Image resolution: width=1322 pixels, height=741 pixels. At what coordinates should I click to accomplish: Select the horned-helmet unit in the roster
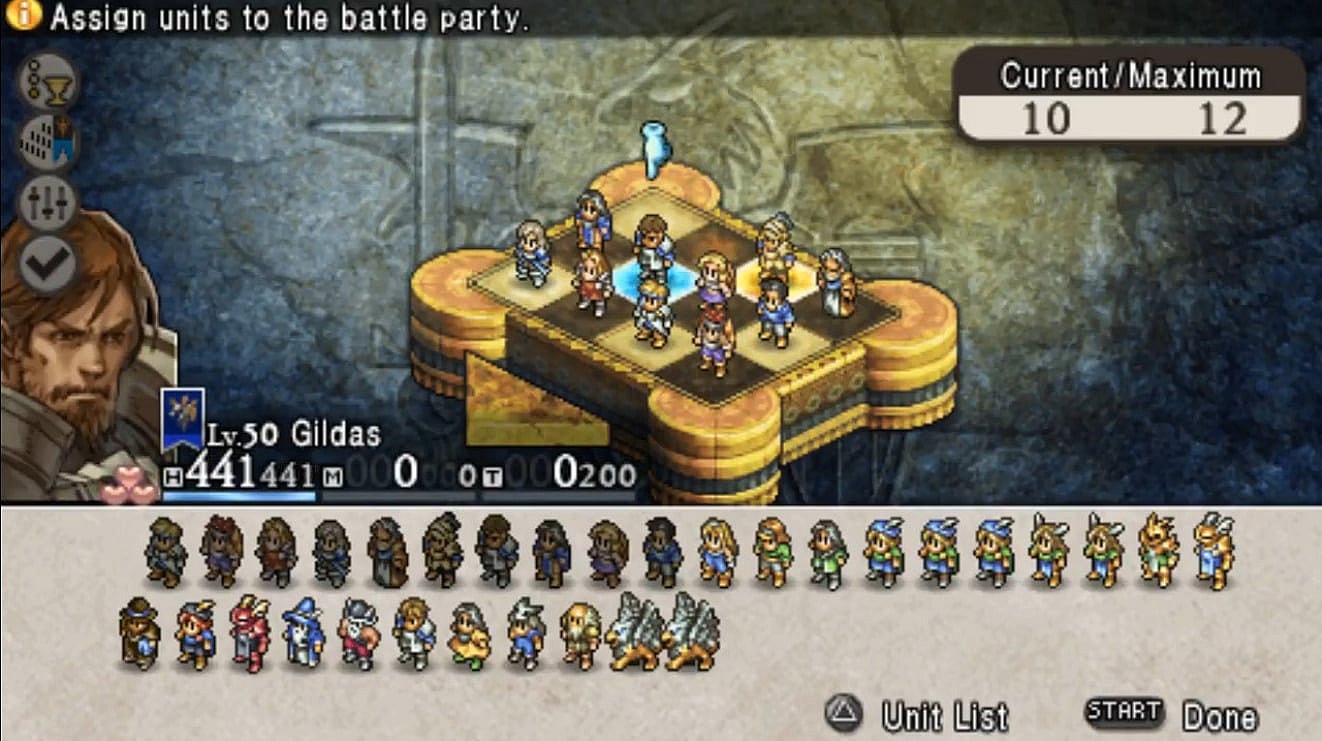click(357, 632)
